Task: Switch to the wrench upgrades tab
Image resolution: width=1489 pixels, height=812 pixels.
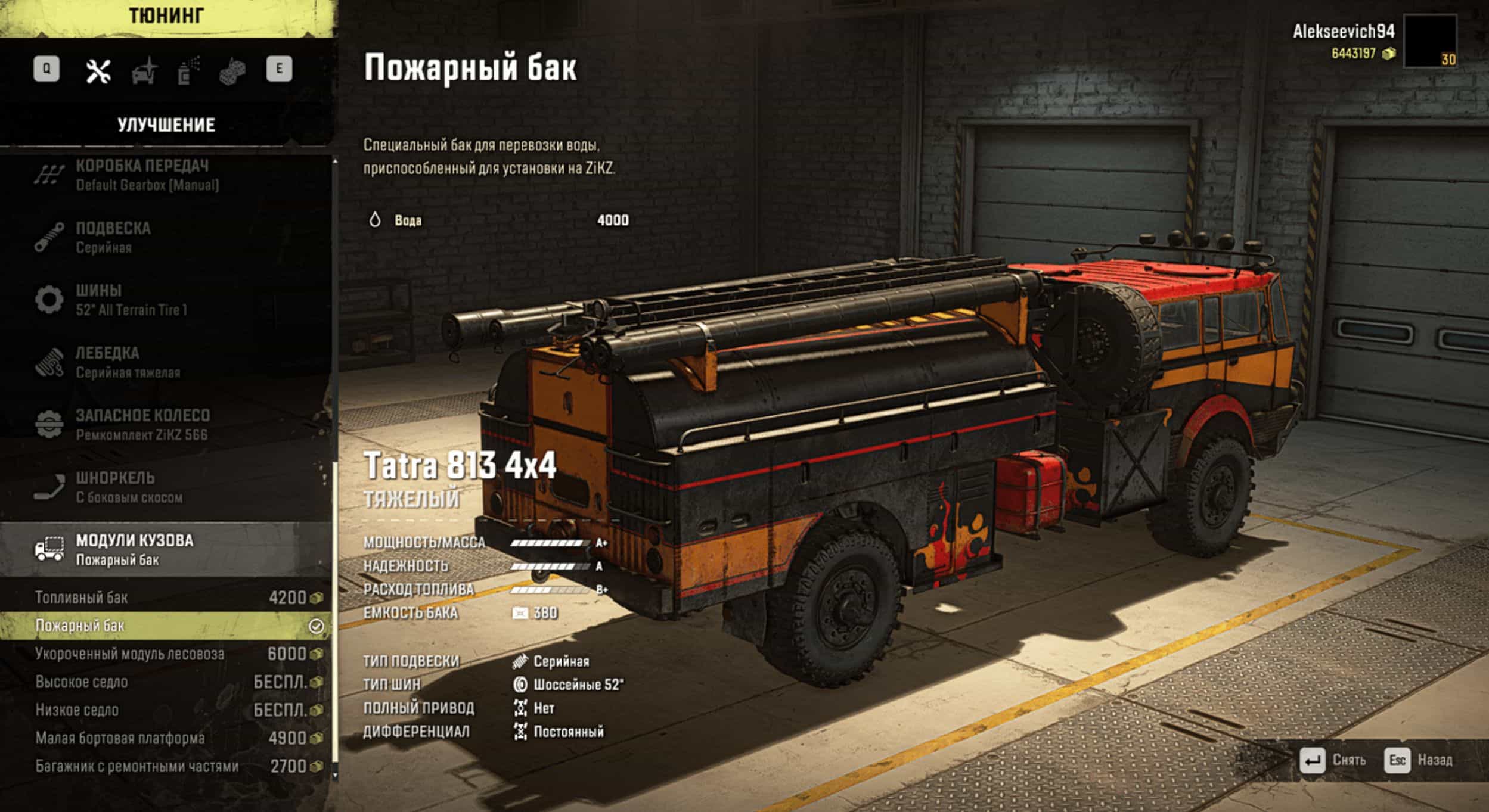Action: 98,71
